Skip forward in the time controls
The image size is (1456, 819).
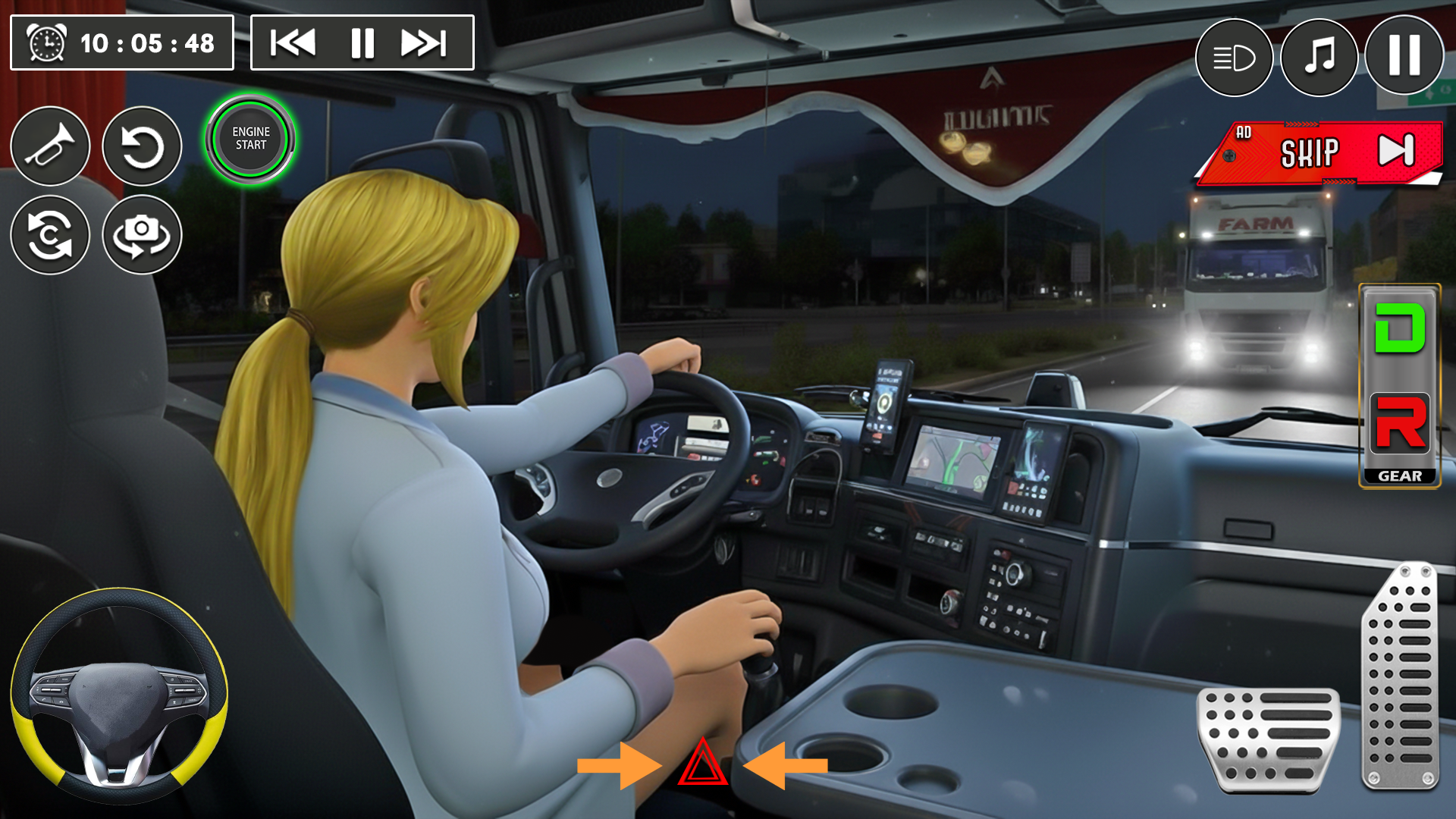tap(423, 43)
